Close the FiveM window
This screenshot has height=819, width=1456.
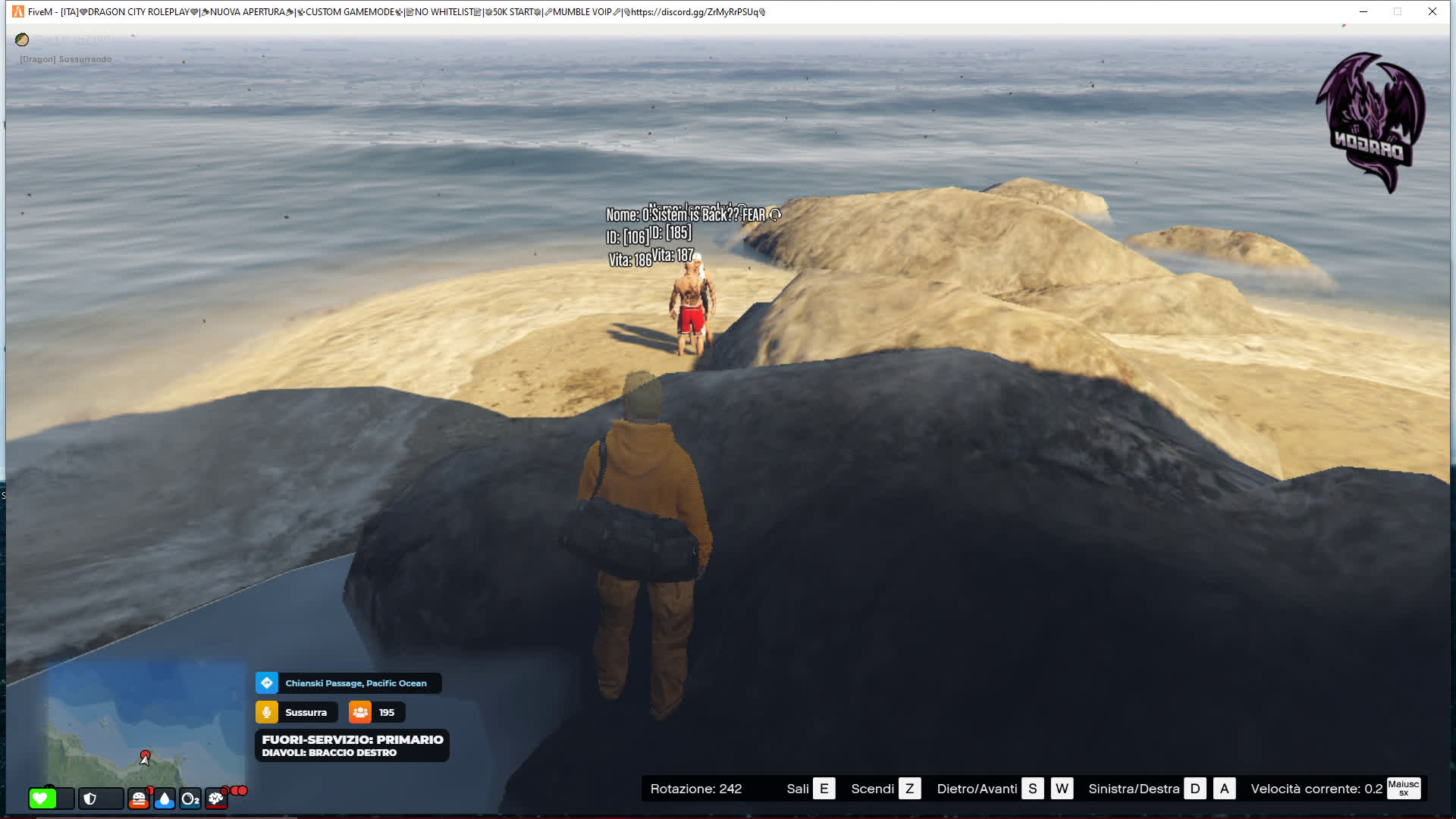[x=1432, y=11]
